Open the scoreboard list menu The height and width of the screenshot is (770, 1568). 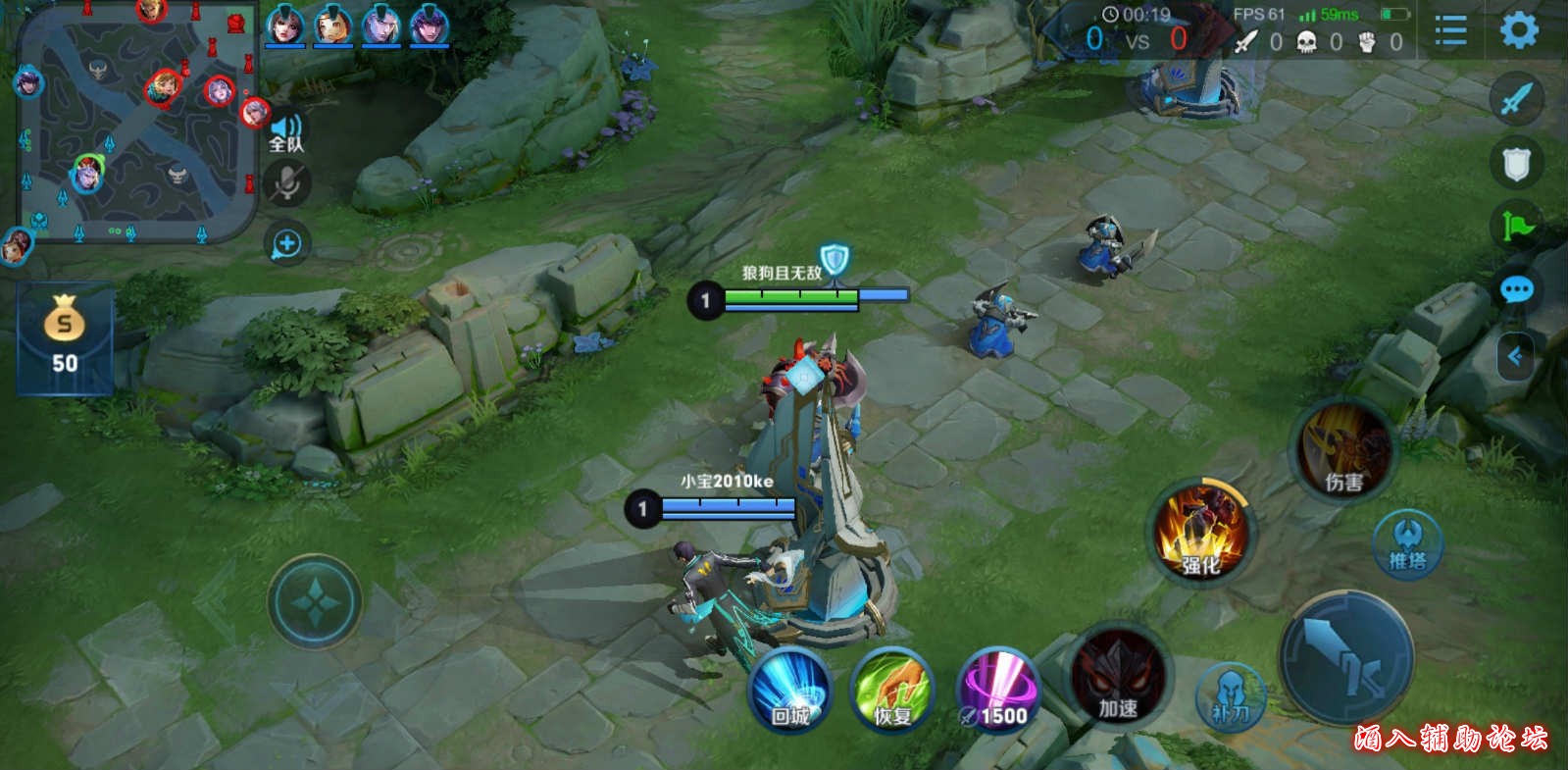[x=1450, y=30]
